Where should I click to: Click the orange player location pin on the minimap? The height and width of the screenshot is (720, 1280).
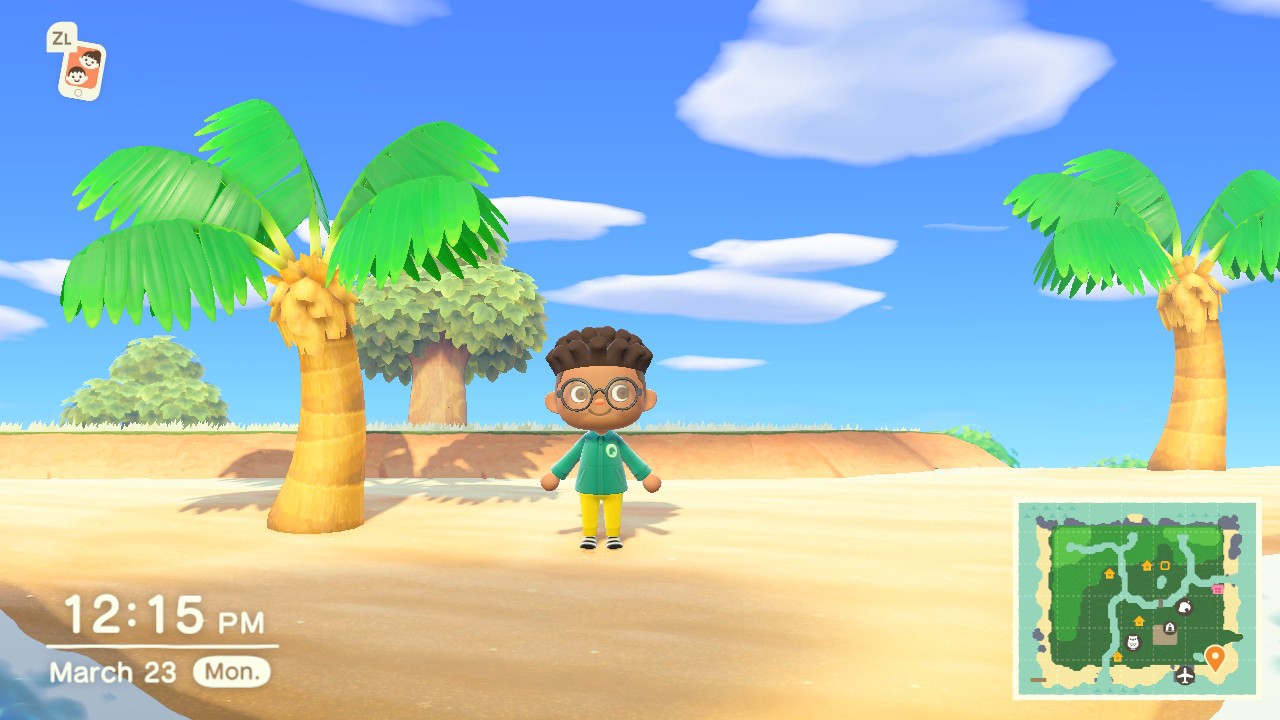[x=1215, y=657]
